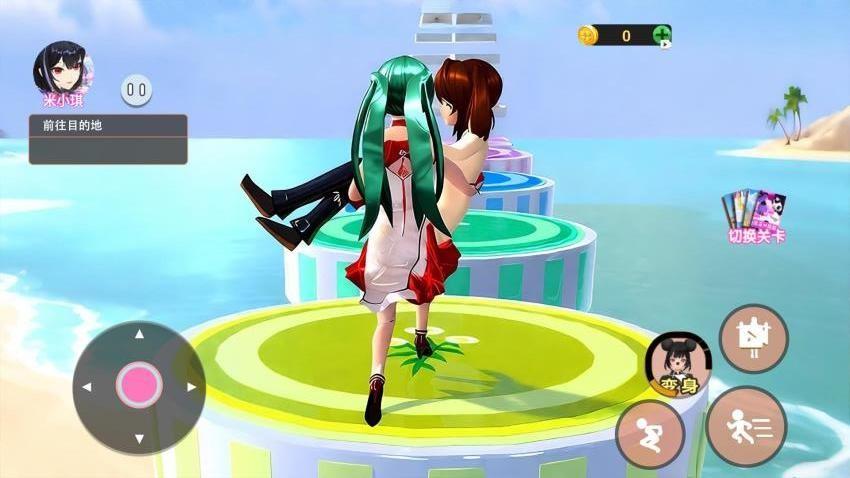850x478 pixels.
Task: Trigger the crouch action button
Action: tap(650, 434)
